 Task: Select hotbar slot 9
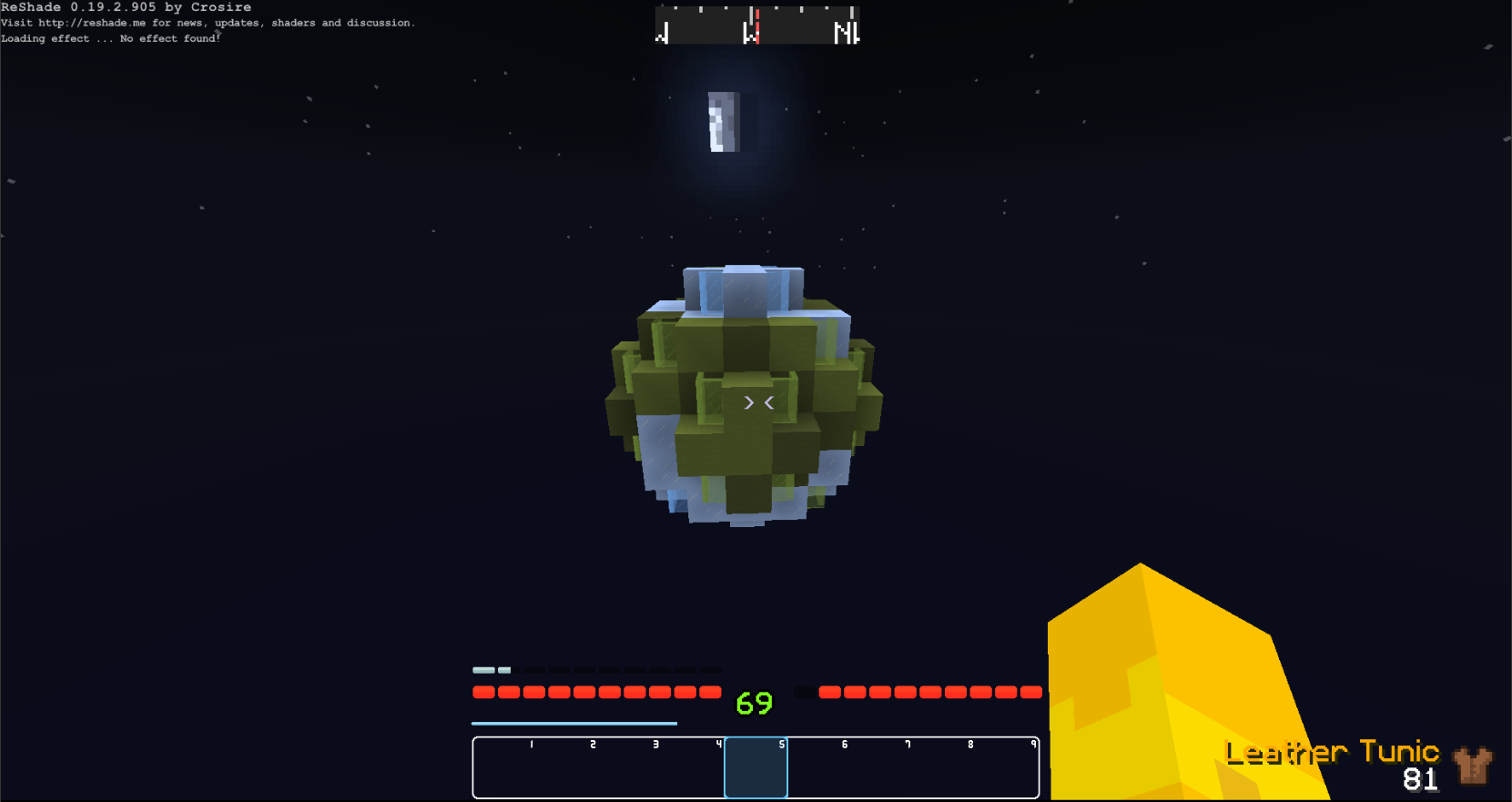point(1008,767)
